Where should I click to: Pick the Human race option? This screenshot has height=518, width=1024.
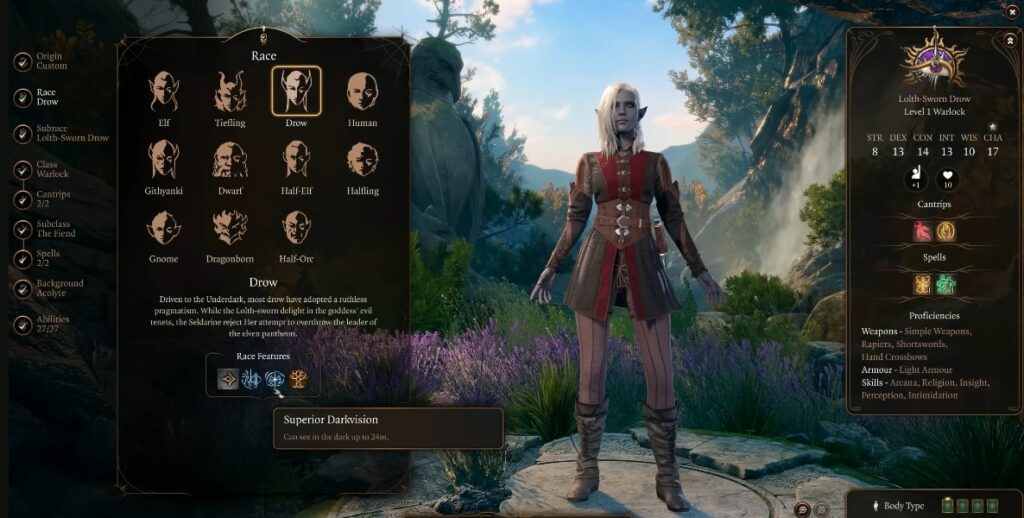[362, 92]
